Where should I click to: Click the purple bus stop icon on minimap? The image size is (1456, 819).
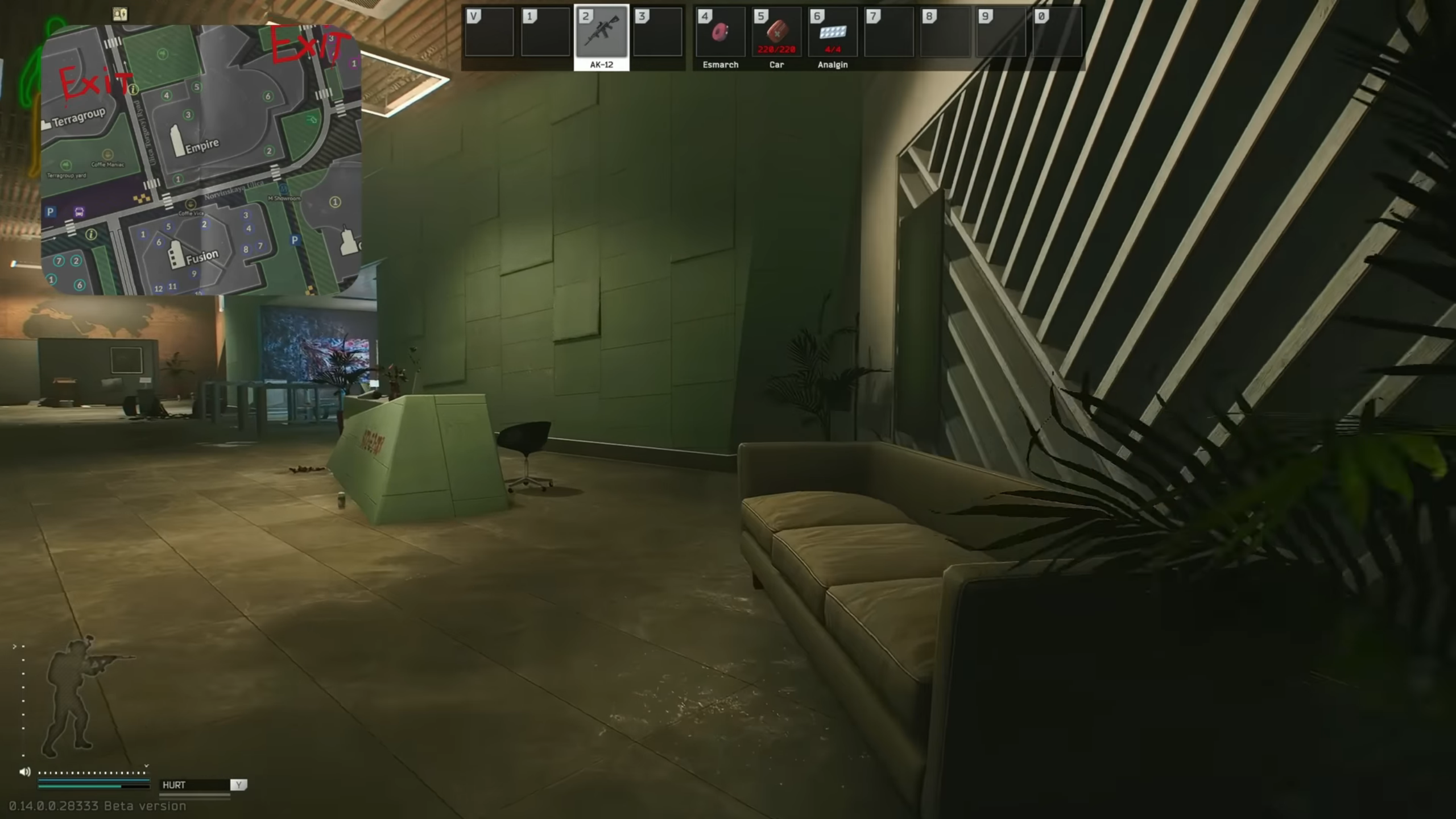pyautogui.click(x=78, y=212)
